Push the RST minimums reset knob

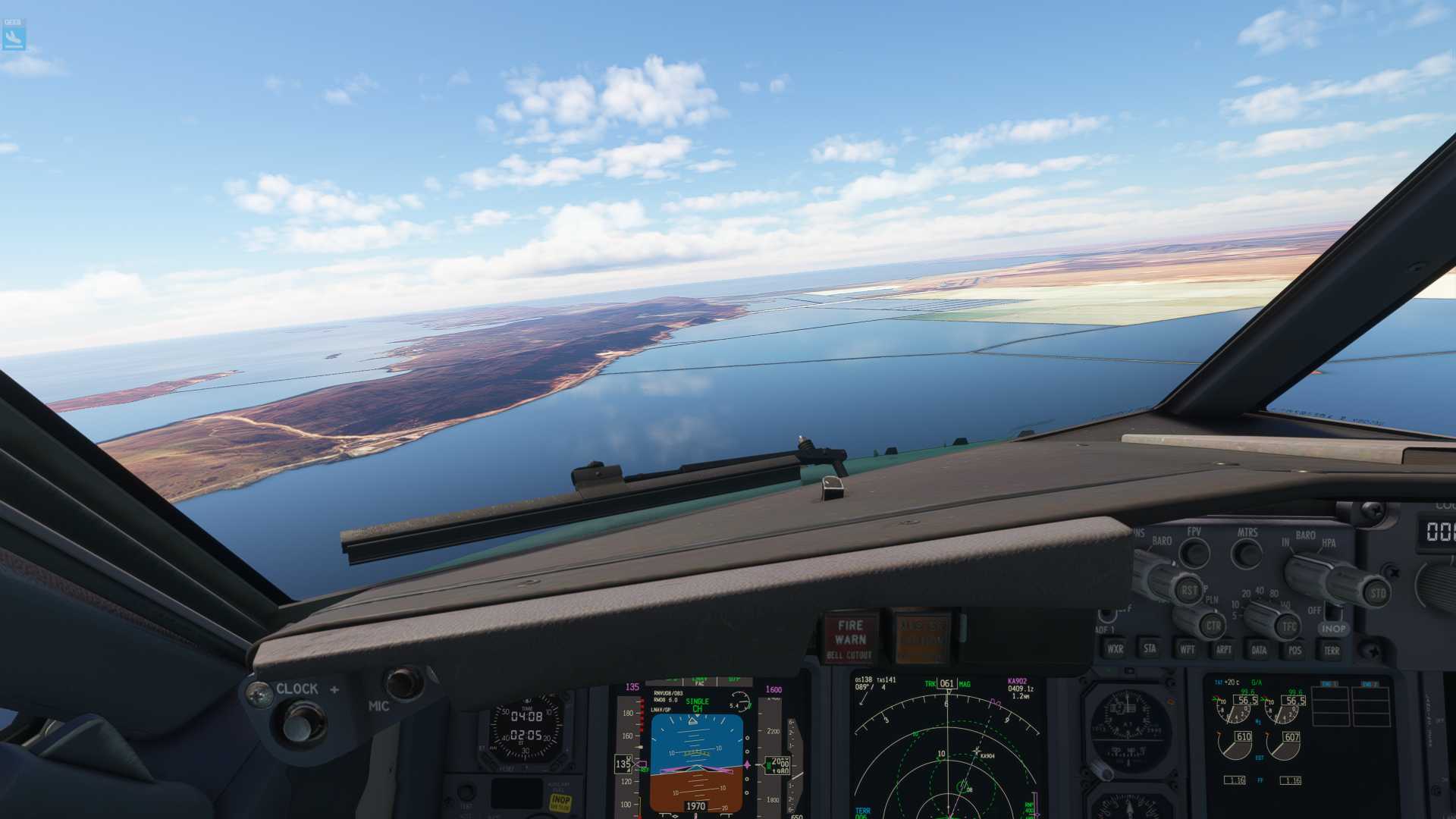click(x=1188, y=590)
